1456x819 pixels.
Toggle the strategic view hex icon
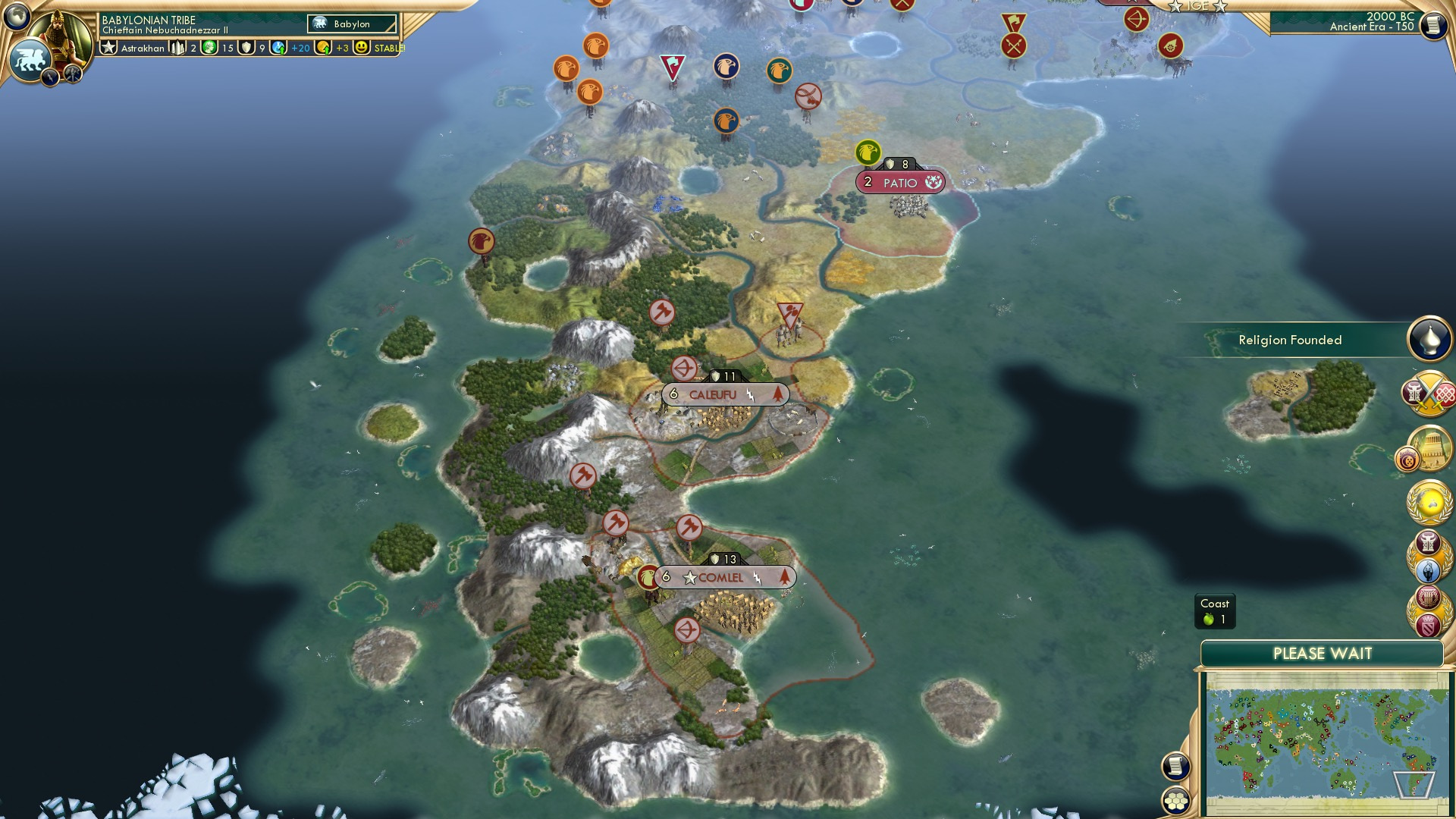pos(1176,801)
